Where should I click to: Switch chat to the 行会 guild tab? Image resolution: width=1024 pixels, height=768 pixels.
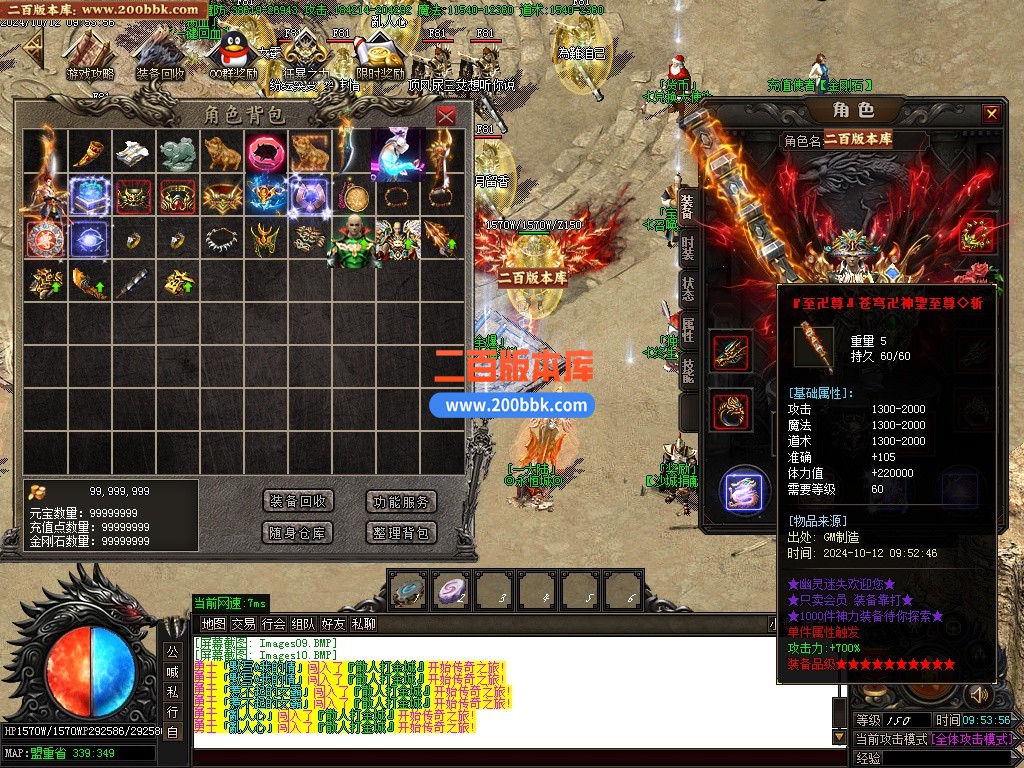pos(273,624)
